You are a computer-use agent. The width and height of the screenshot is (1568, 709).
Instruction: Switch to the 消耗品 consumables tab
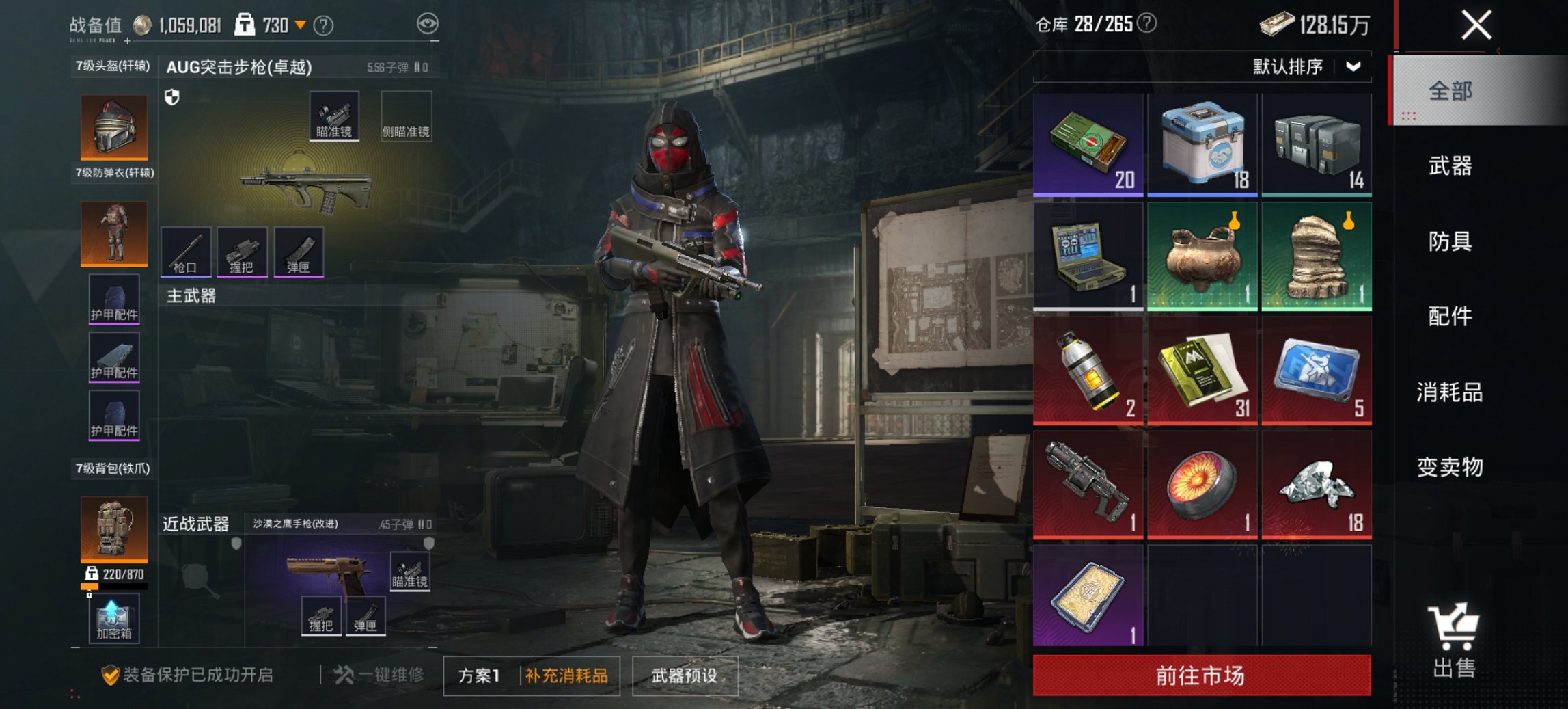point(1448,393)
